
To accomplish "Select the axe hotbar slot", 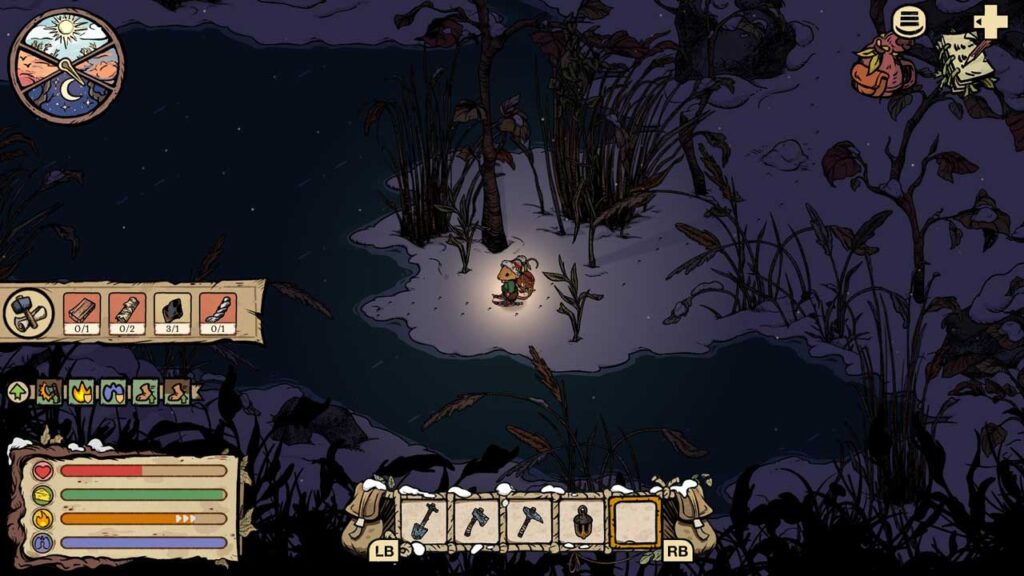I will point(476,521).
